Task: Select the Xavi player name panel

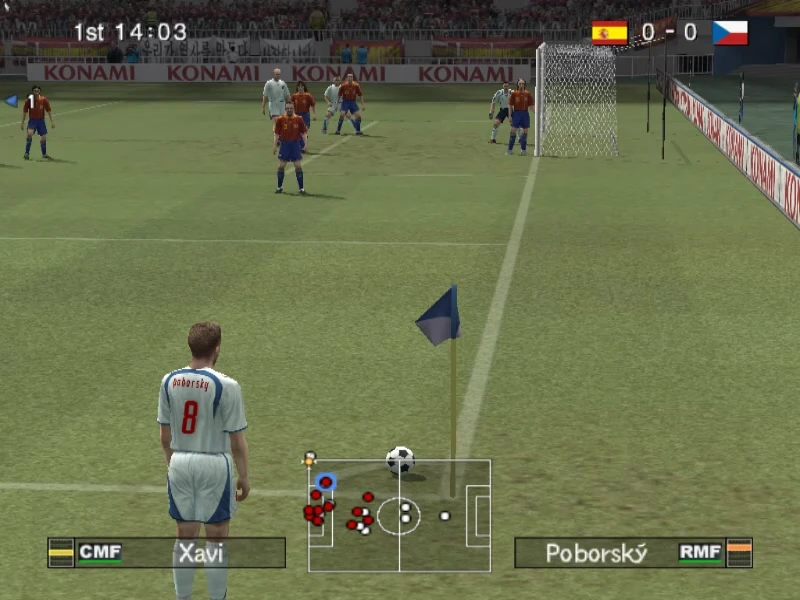Action: pos(167,552)
